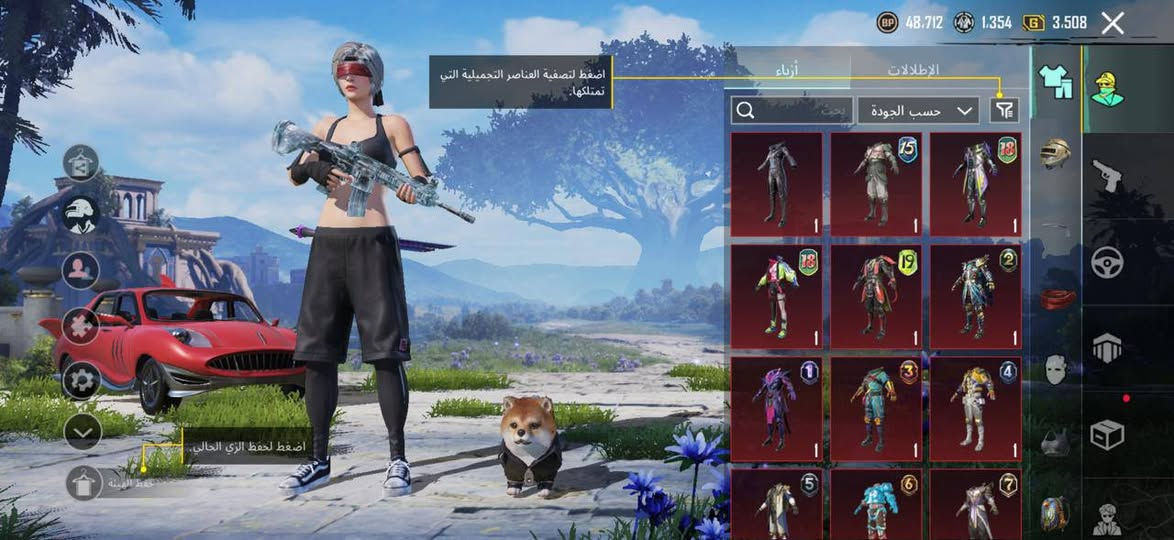
Task: Collapse the side icons with the down arrow
Action: coord(82,431)
